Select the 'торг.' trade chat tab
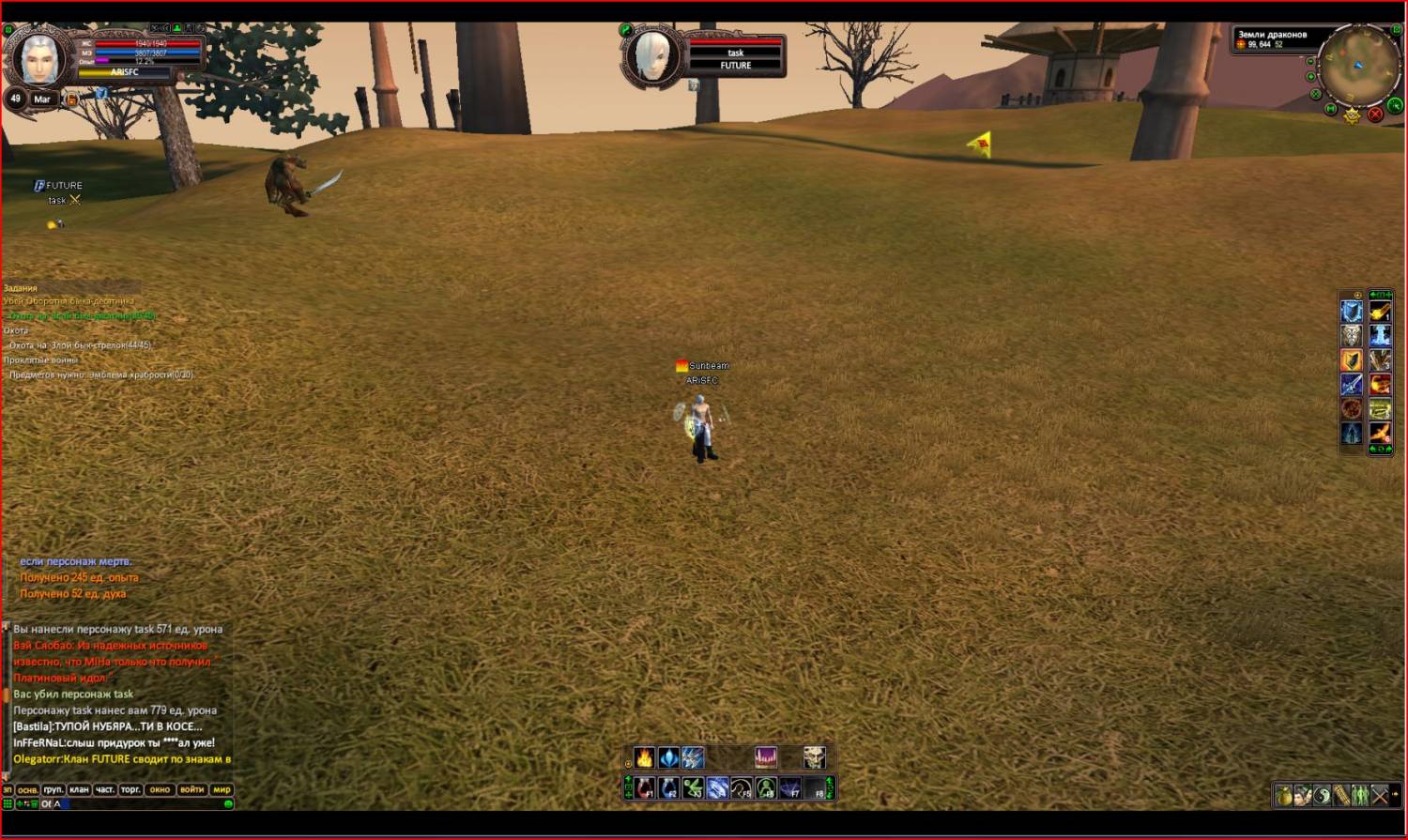 tap(130, 789)
